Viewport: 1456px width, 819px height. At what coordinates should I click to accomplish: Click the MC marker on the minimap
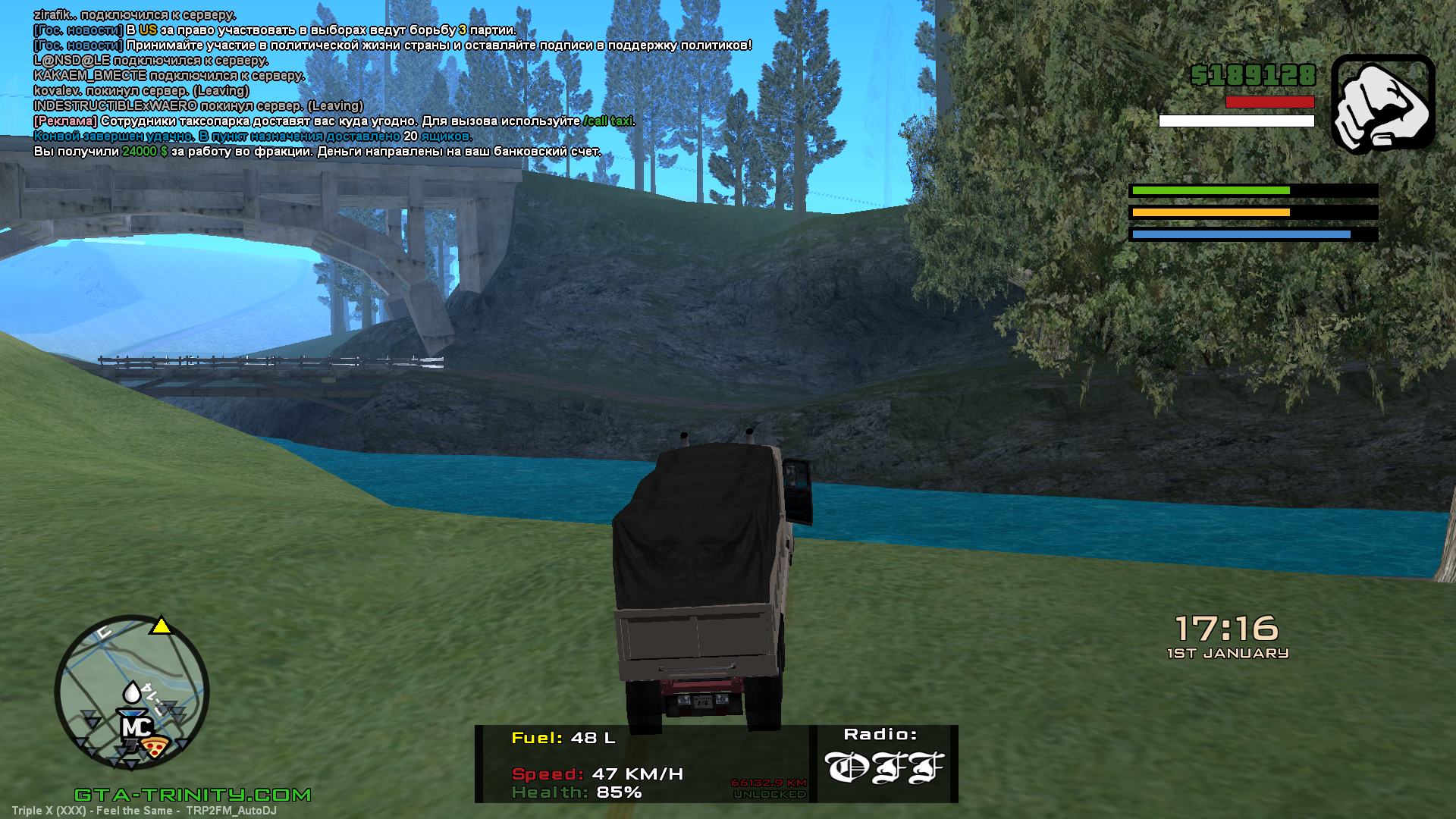tap(136, 726)
